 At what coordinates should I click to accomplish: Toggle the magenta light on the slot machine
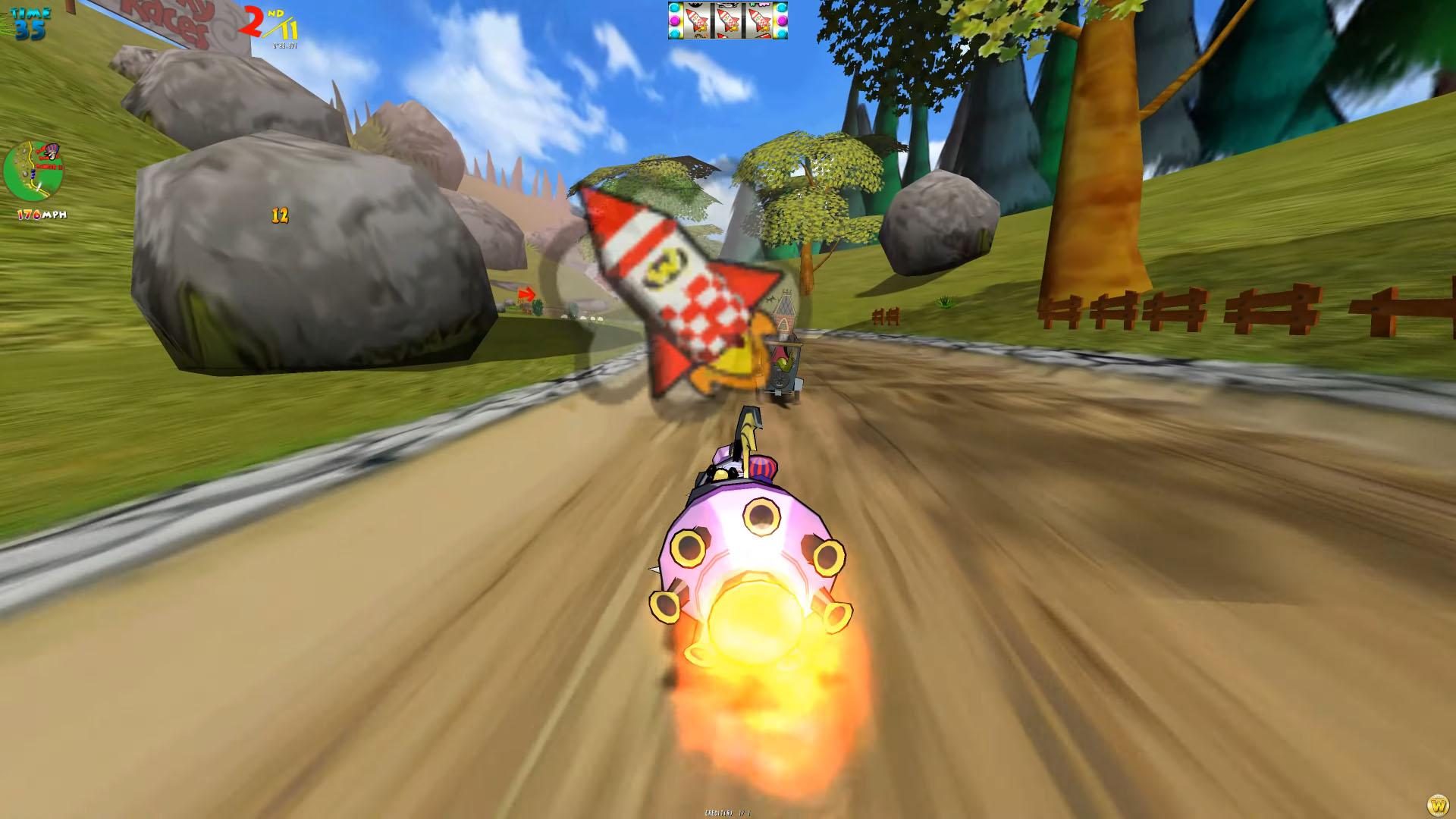point(674,21)
